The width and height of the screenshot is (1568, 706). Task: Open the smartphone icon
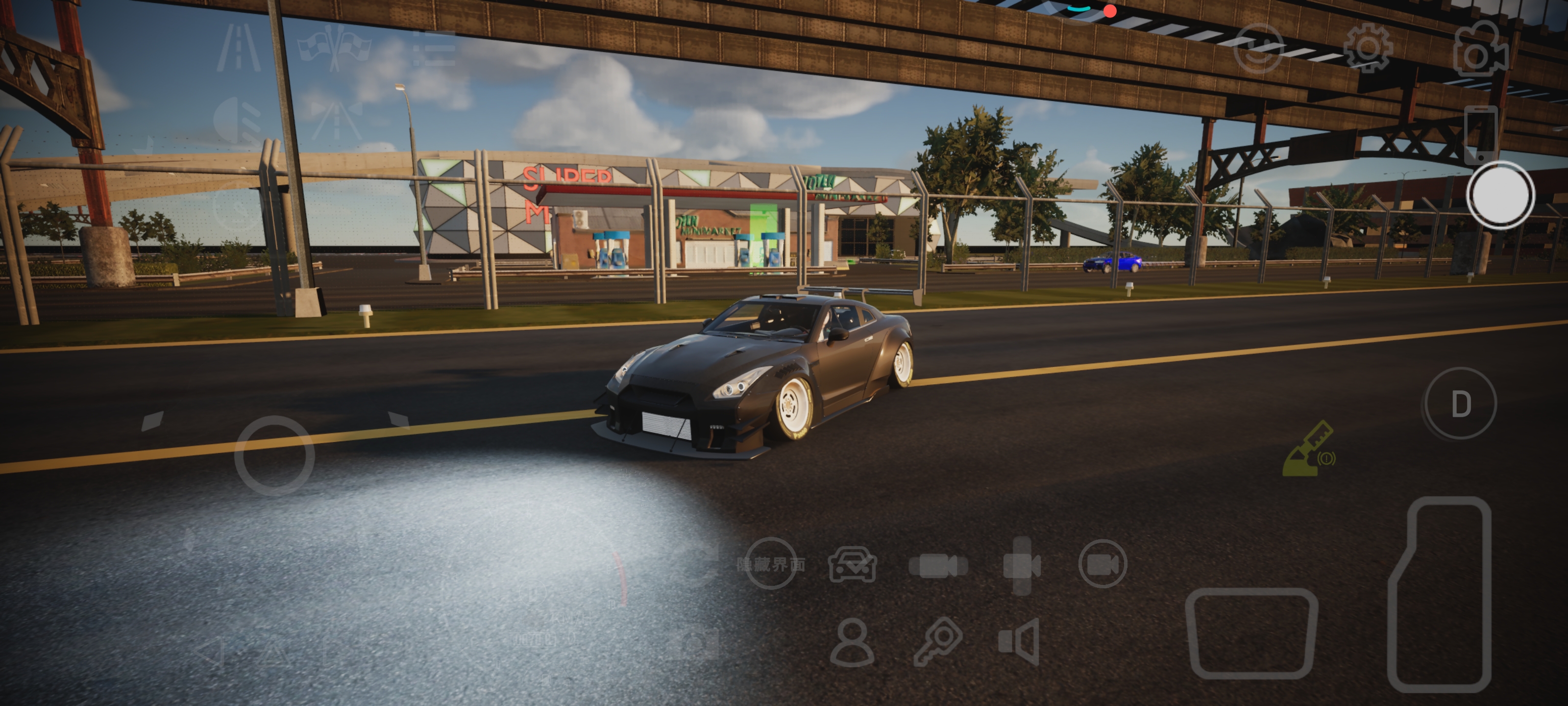coord(1480,134)
